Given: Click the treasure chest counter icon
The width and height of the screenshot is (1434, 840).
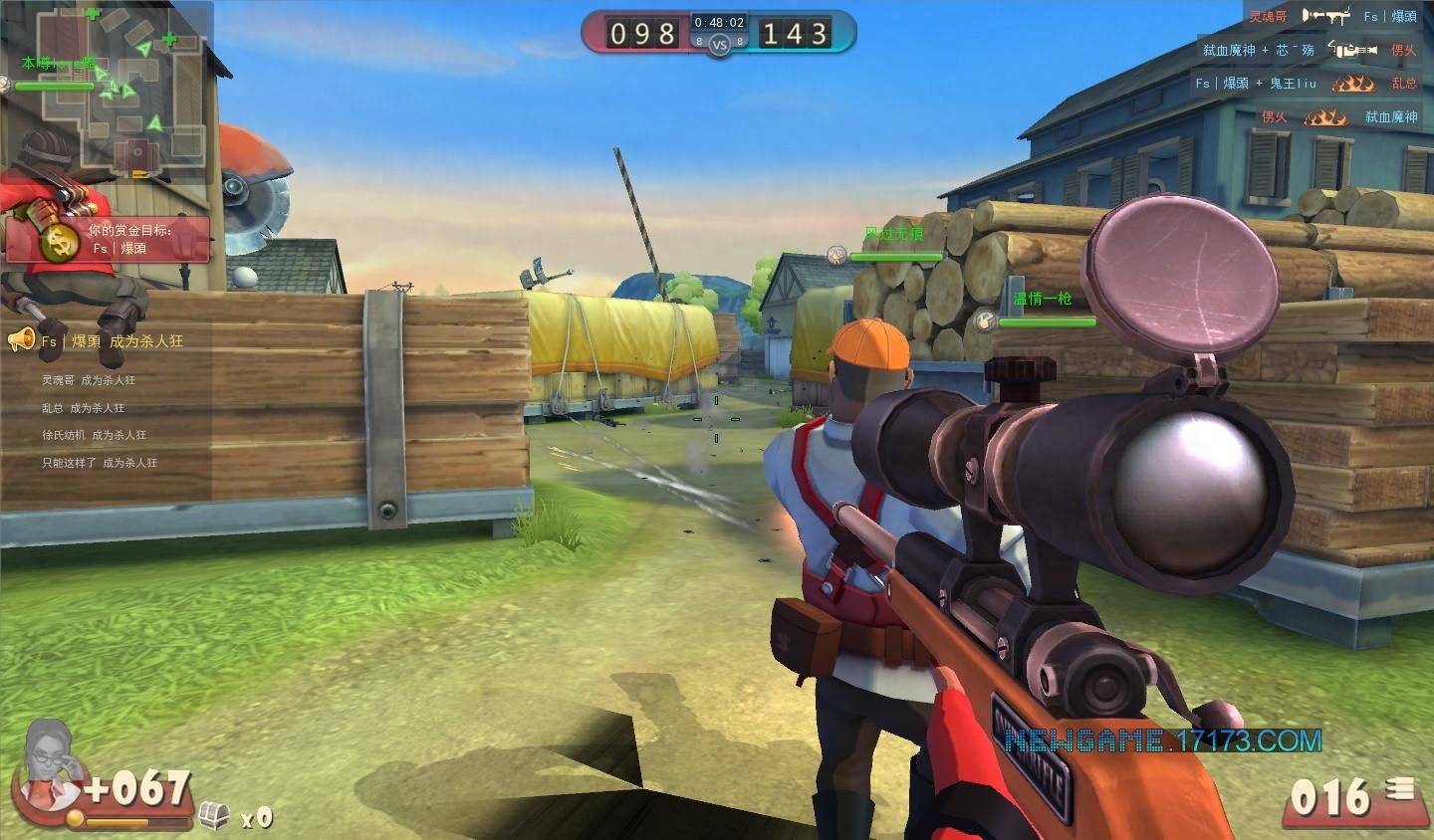Looking at the screenshot, I should click(x=214, y=816).
